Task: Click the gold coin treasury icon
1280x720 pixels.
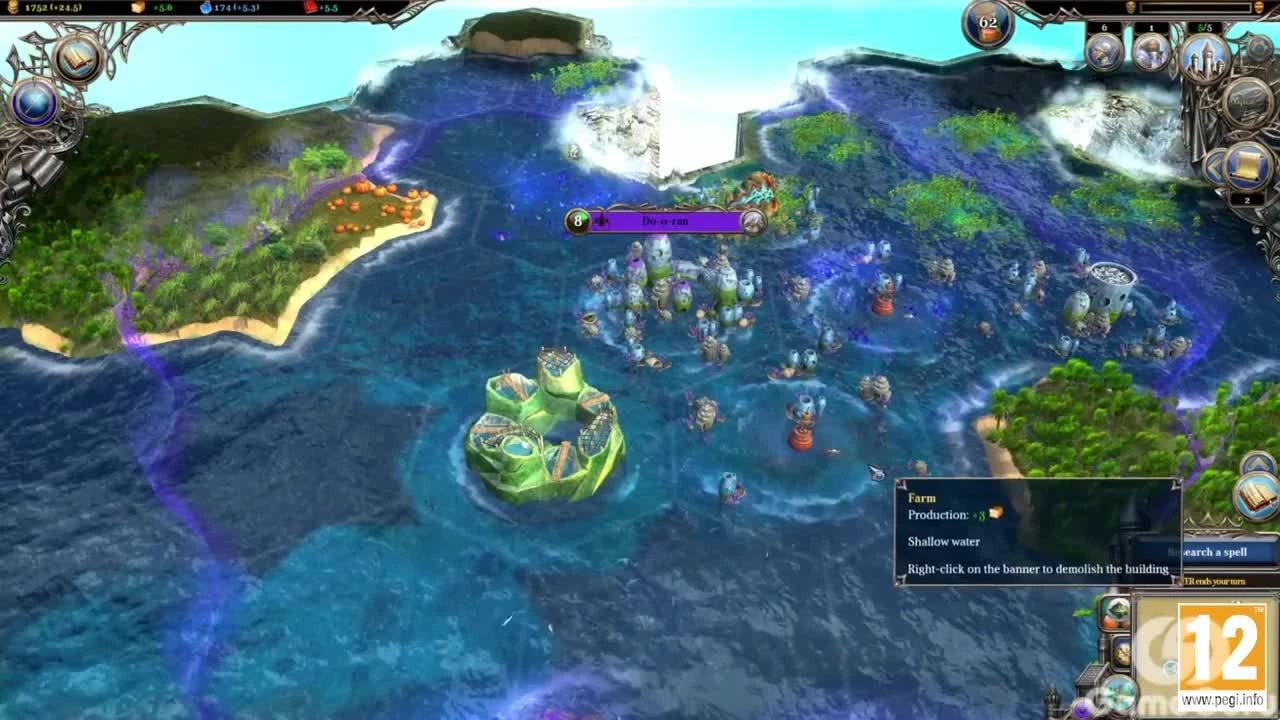Action: coord(12,7)
